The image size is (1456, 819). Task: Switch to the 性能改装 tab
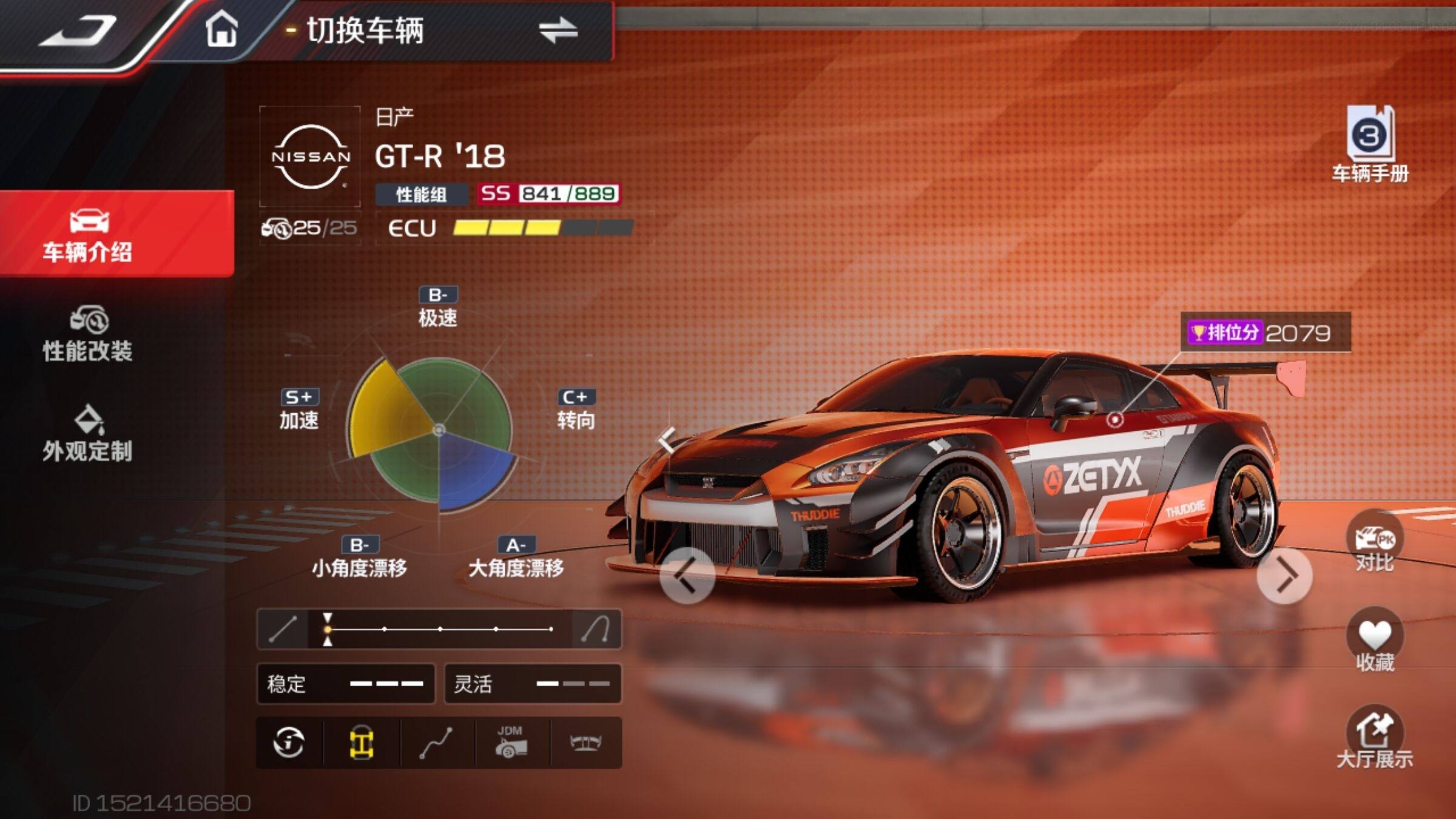click(x=88, y=334)
